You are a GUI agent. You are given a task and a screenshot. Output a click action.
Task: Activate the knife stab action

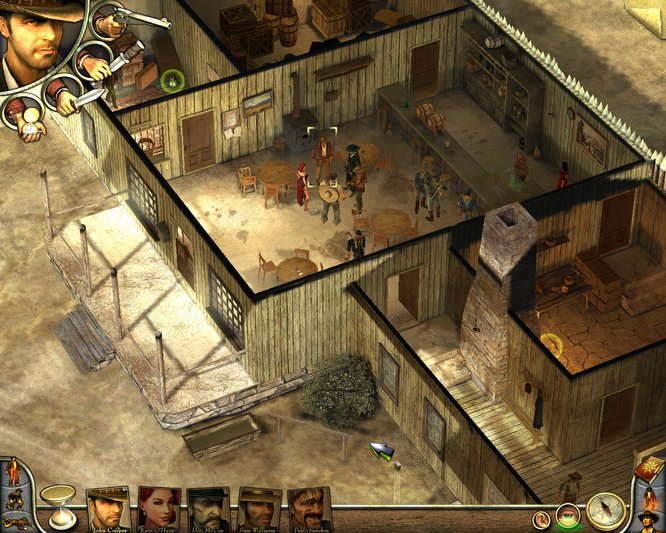tap(64, 94)
